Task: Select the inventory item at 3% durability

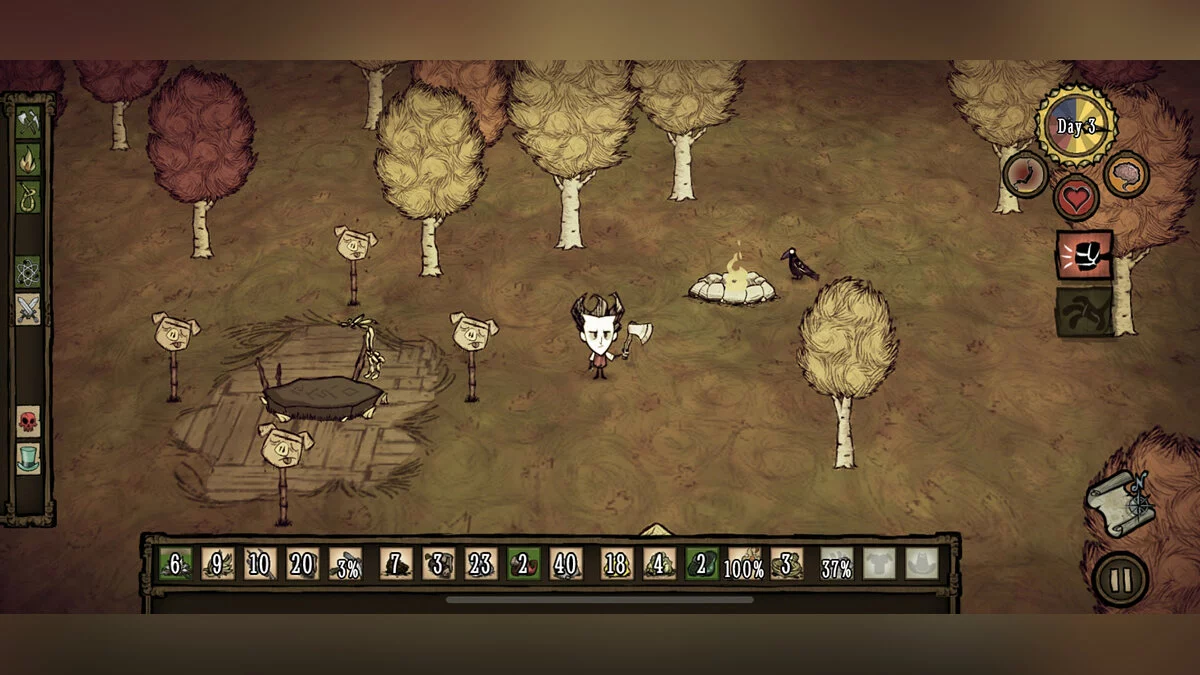Action: coord(346,564)
